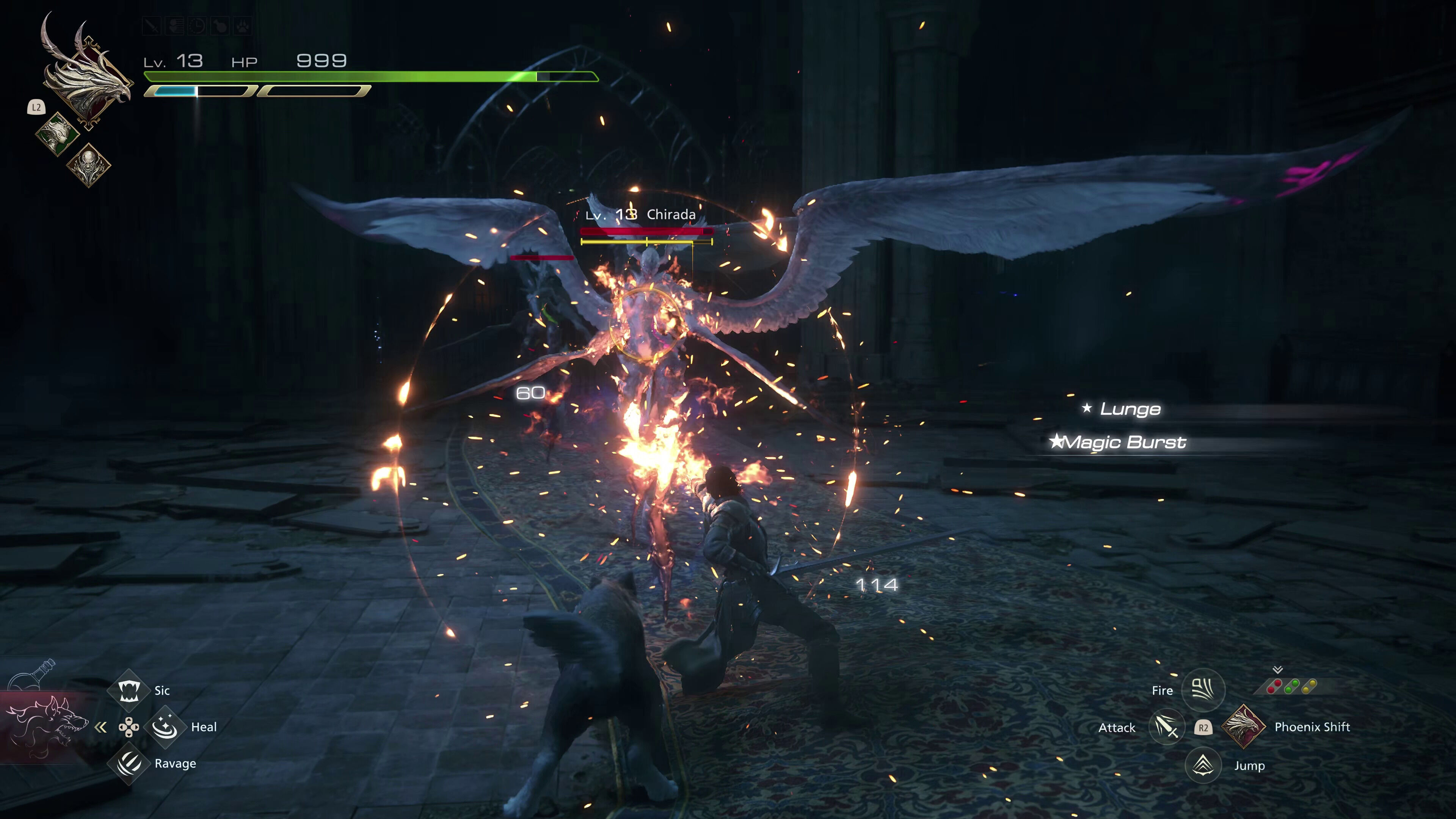
Task: Use the Heal pet command icon
Action: tap(165, 727)
